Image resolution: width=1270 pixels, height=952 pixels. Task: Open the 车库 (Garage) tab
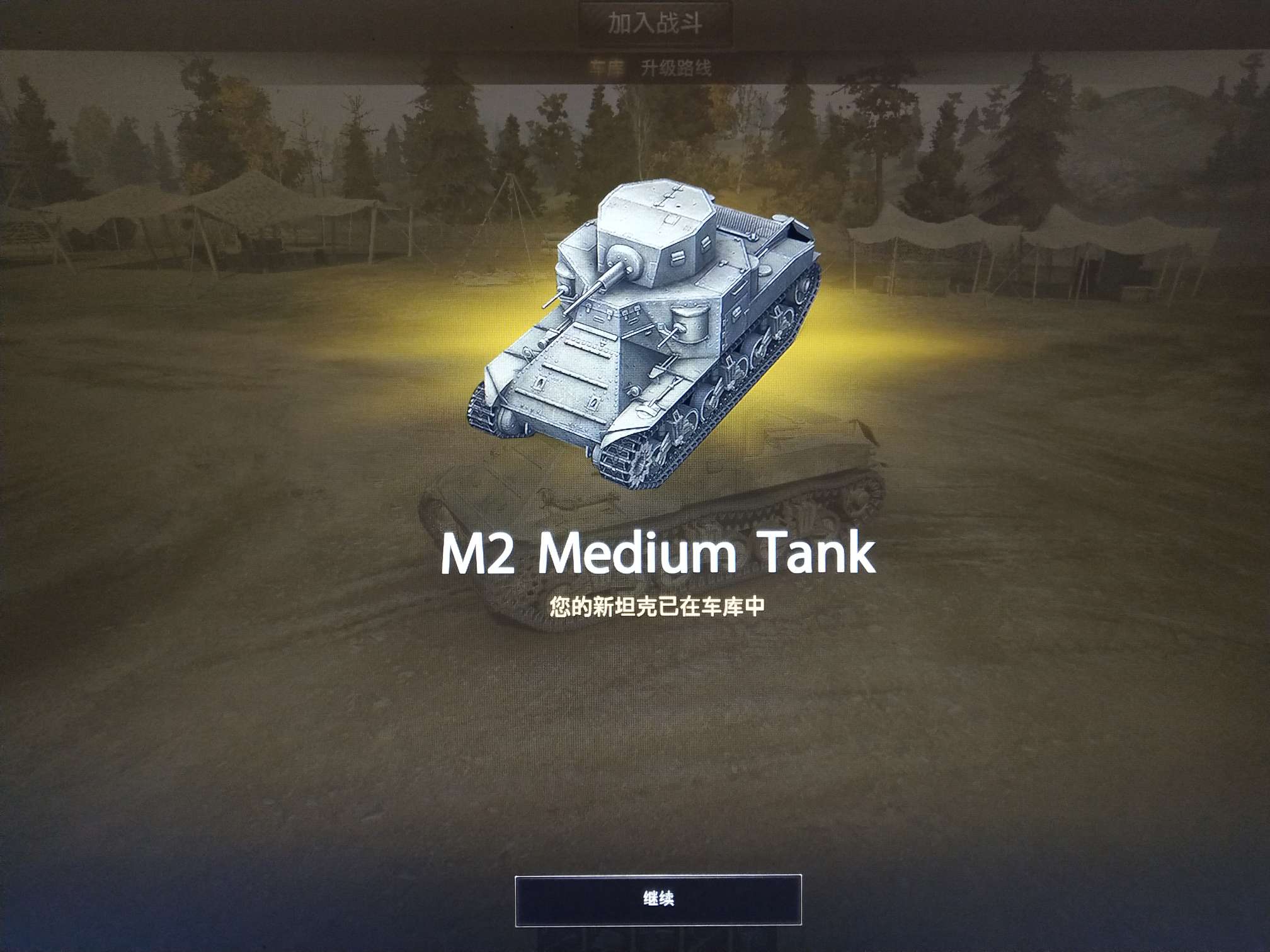point(607,68)
